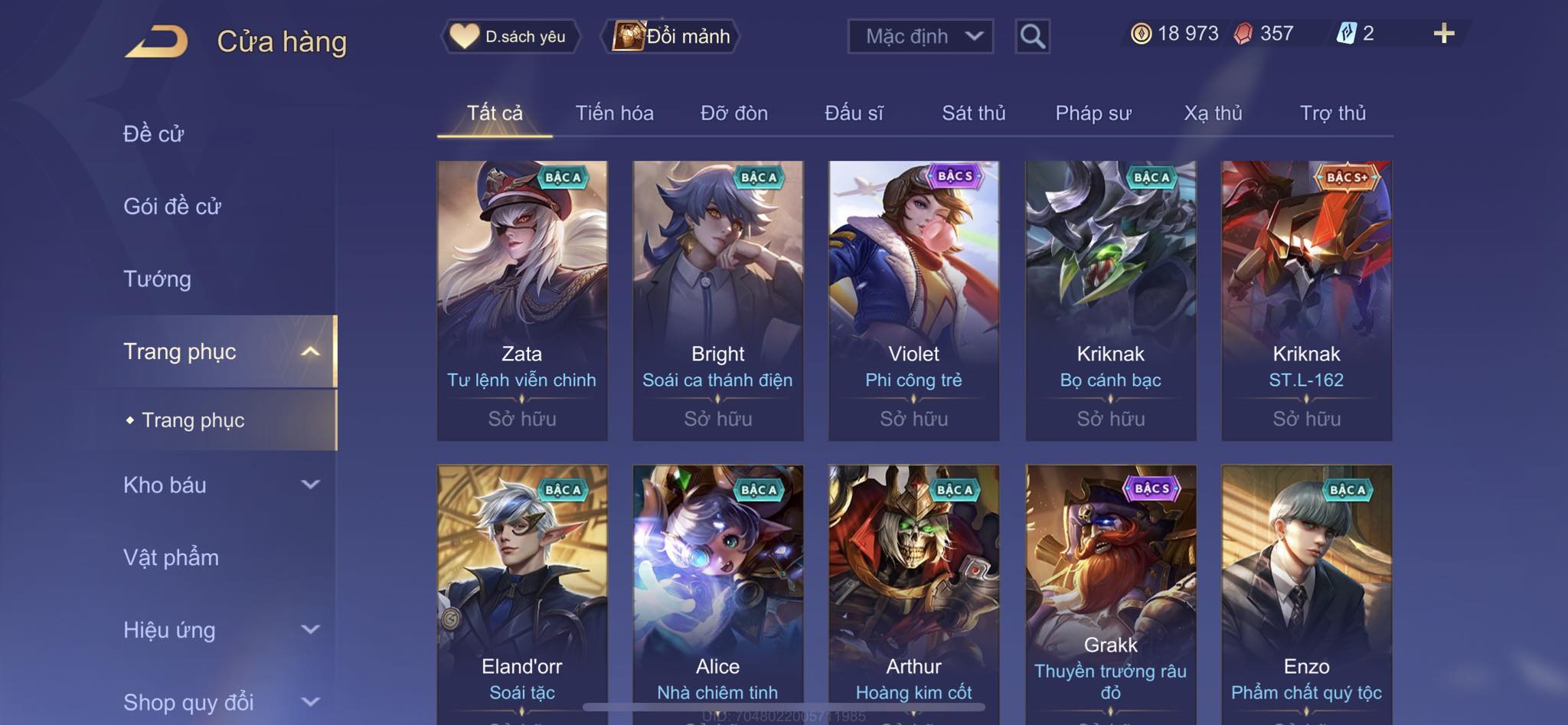
Task: Choose the Violet Phi công trẻ skin card
Action: coord(913,300)
